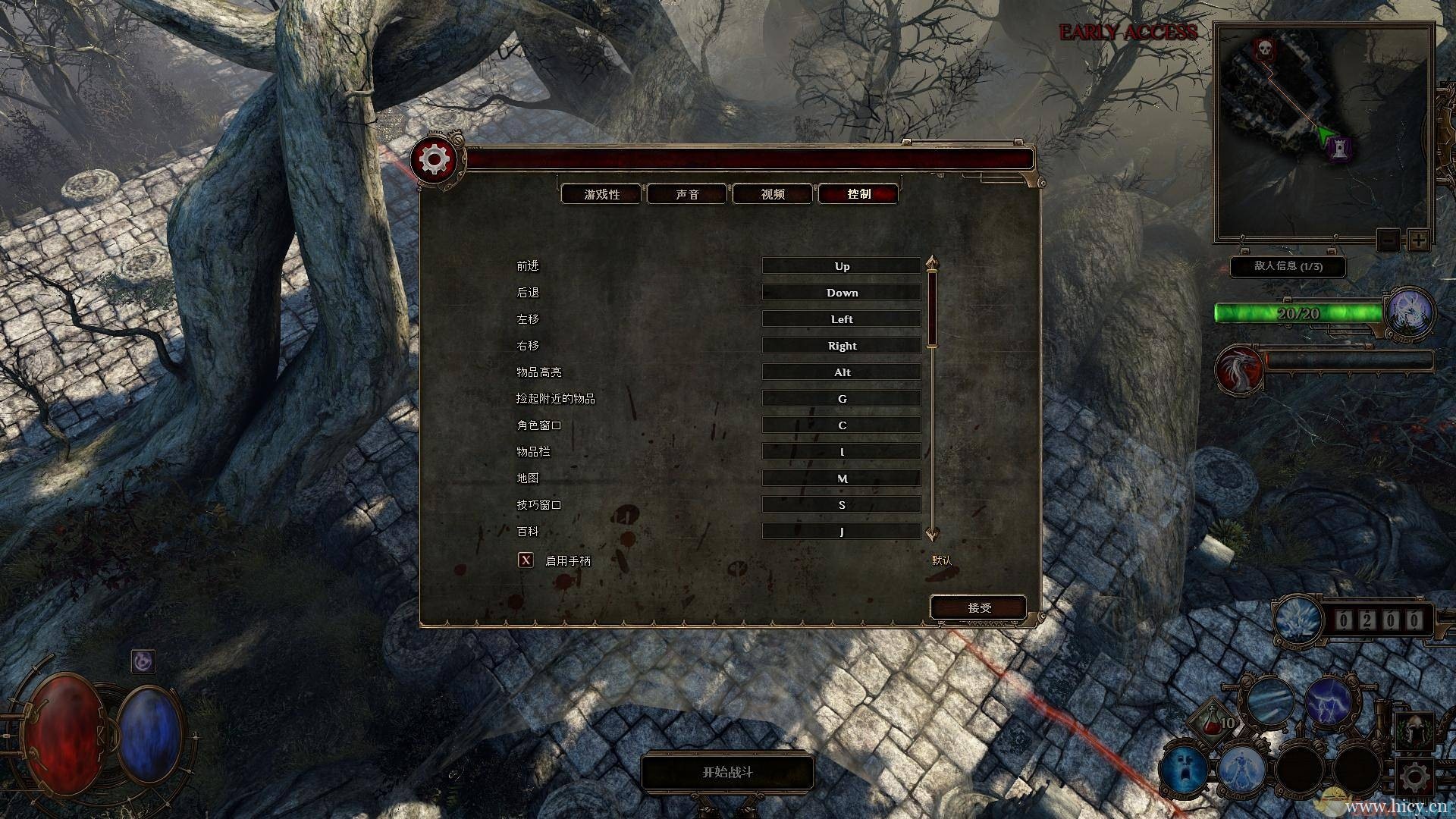Switch to the 游戏性 tab
Viewport: 1456px width, 819px height.
602,194
